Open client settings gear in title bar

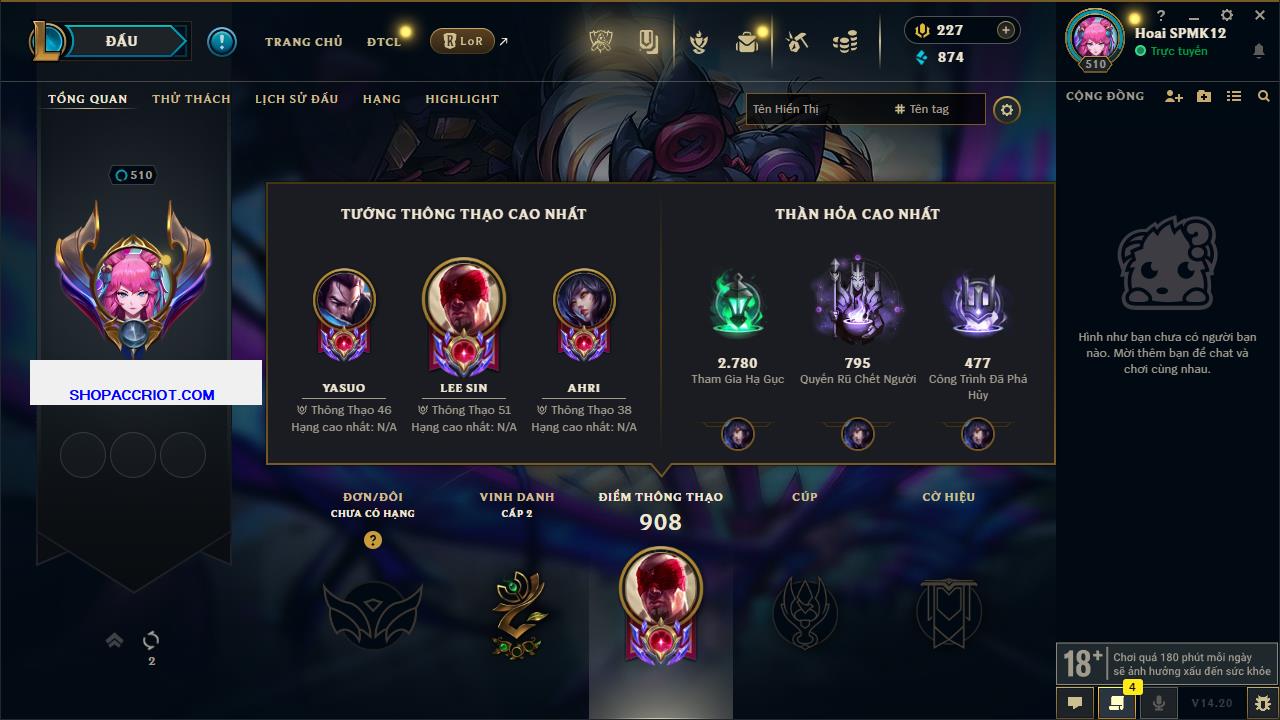tap(1227, 16)
